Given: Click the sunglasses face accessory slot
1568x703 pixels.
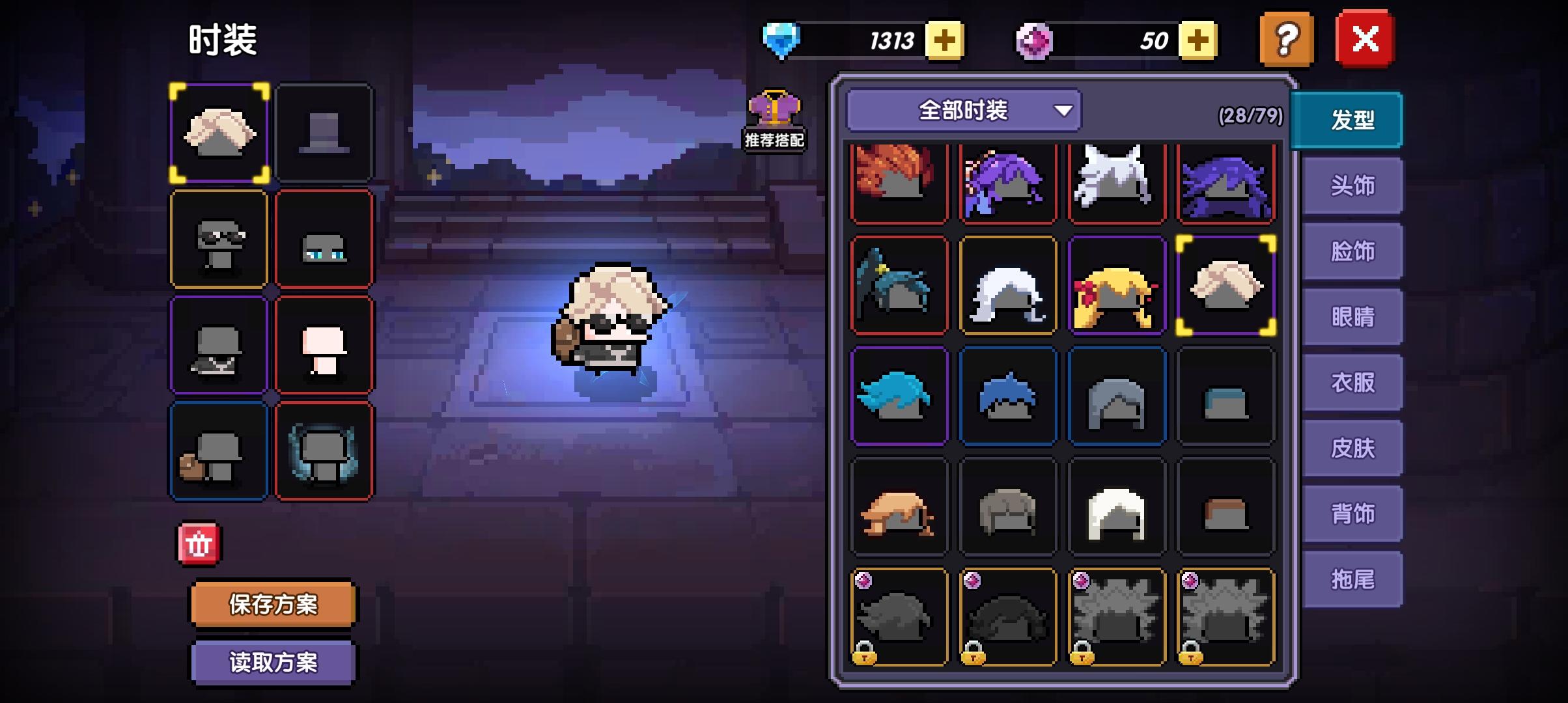Looking at the screenshot, I should pos(220,240).
